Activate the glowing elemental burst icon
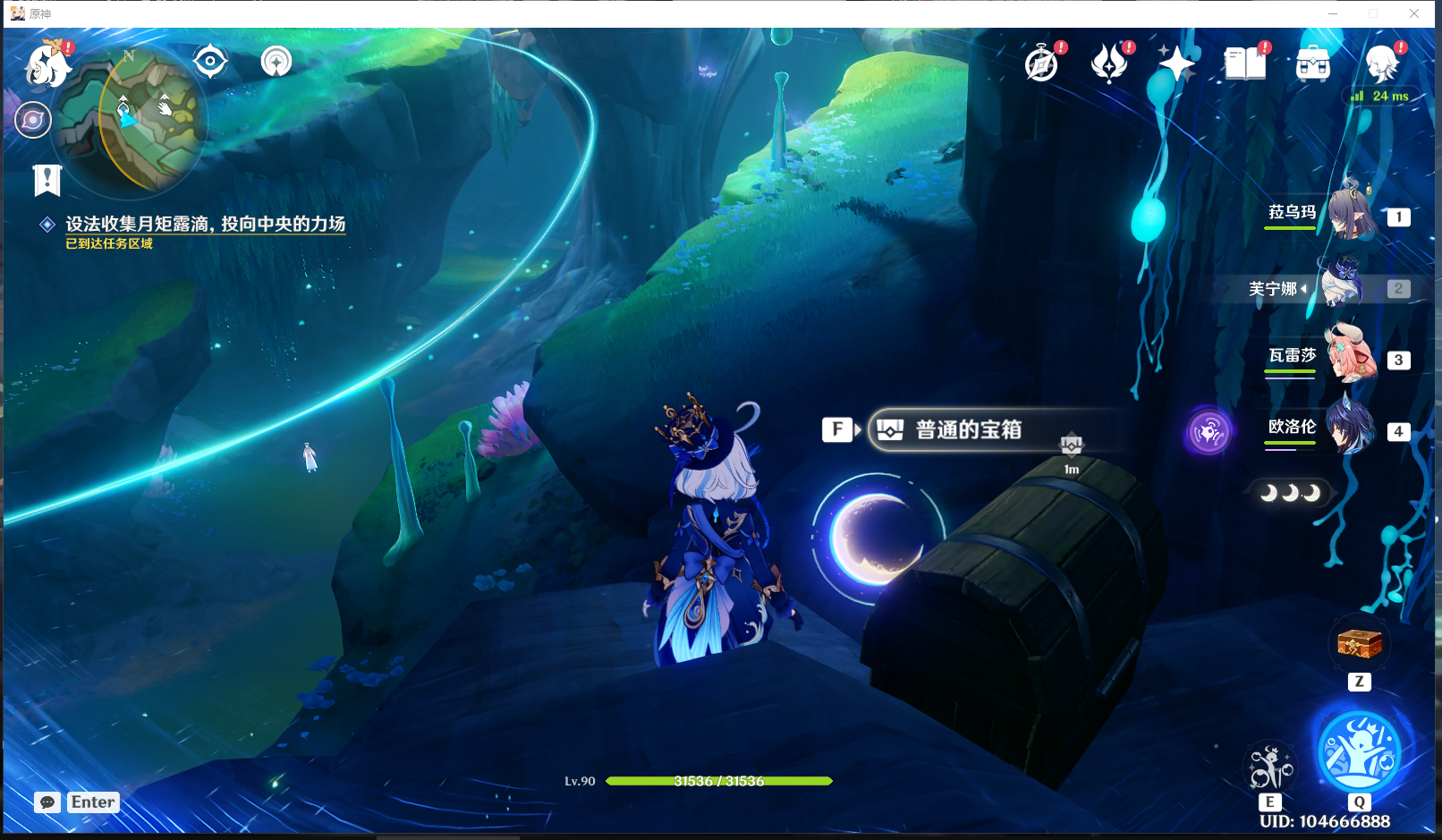The height and width of the screenshot is (840, 1442). pyautogui.click(x=1359, y=751)
